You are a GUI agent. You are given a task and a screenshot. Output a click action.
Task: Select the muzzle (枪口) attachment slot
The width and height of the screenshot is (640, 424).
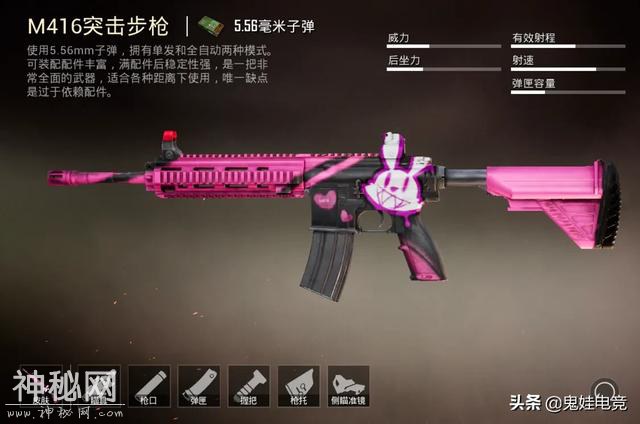pyautogui.click(x=149, y=385)
